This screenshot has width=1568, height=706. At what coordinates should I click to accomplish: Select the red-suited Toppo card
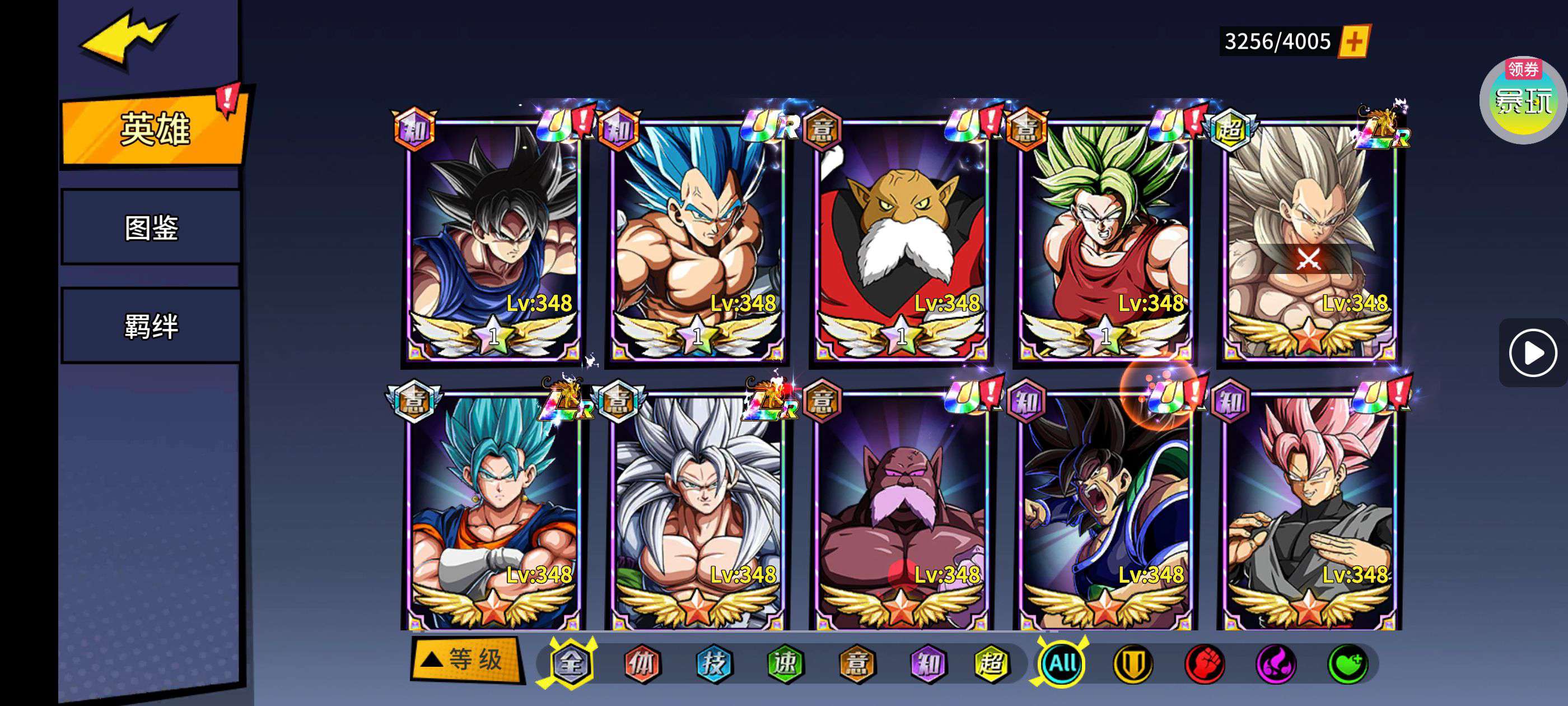[x=902, y=240]
